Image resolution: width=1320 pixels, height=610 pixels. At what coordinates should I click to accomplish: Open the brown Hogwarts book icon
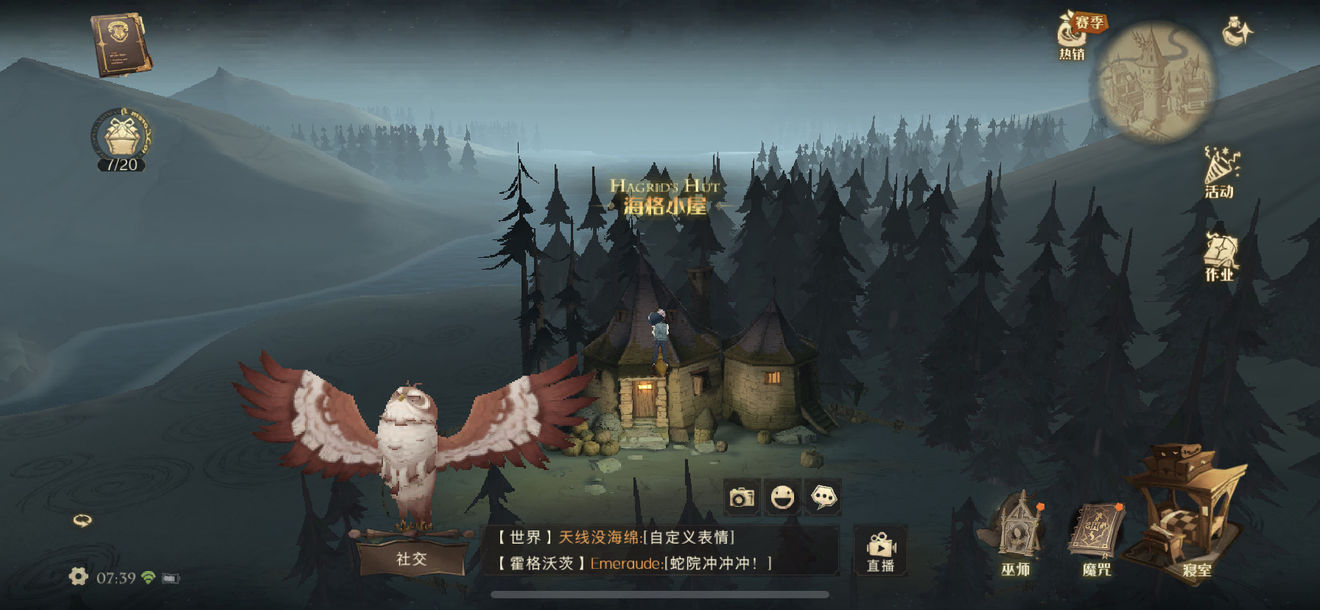tap(121, 44)
